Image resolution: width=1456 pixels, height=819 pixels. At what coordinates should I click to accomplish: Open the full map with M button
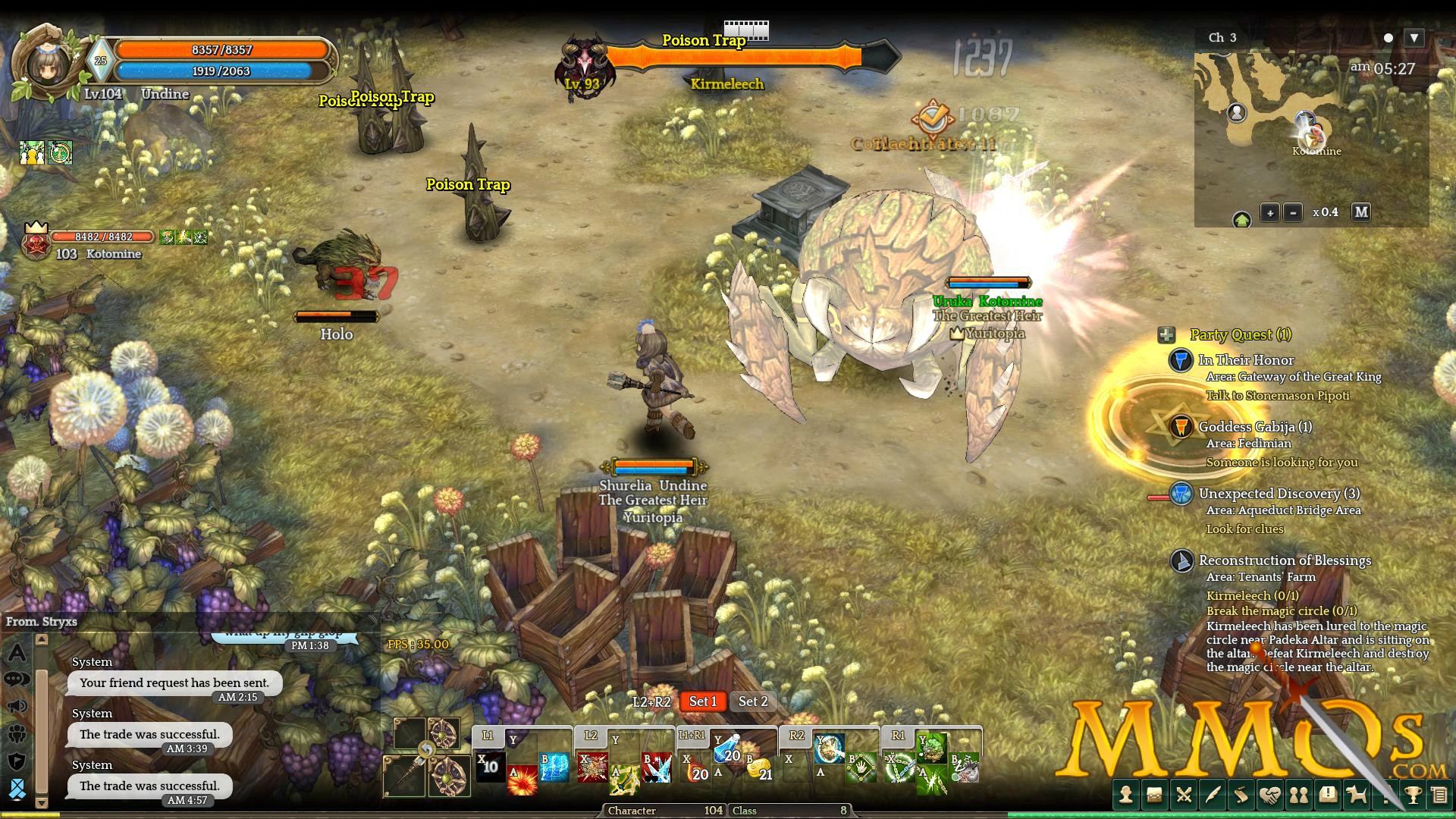coord(1361,212)
